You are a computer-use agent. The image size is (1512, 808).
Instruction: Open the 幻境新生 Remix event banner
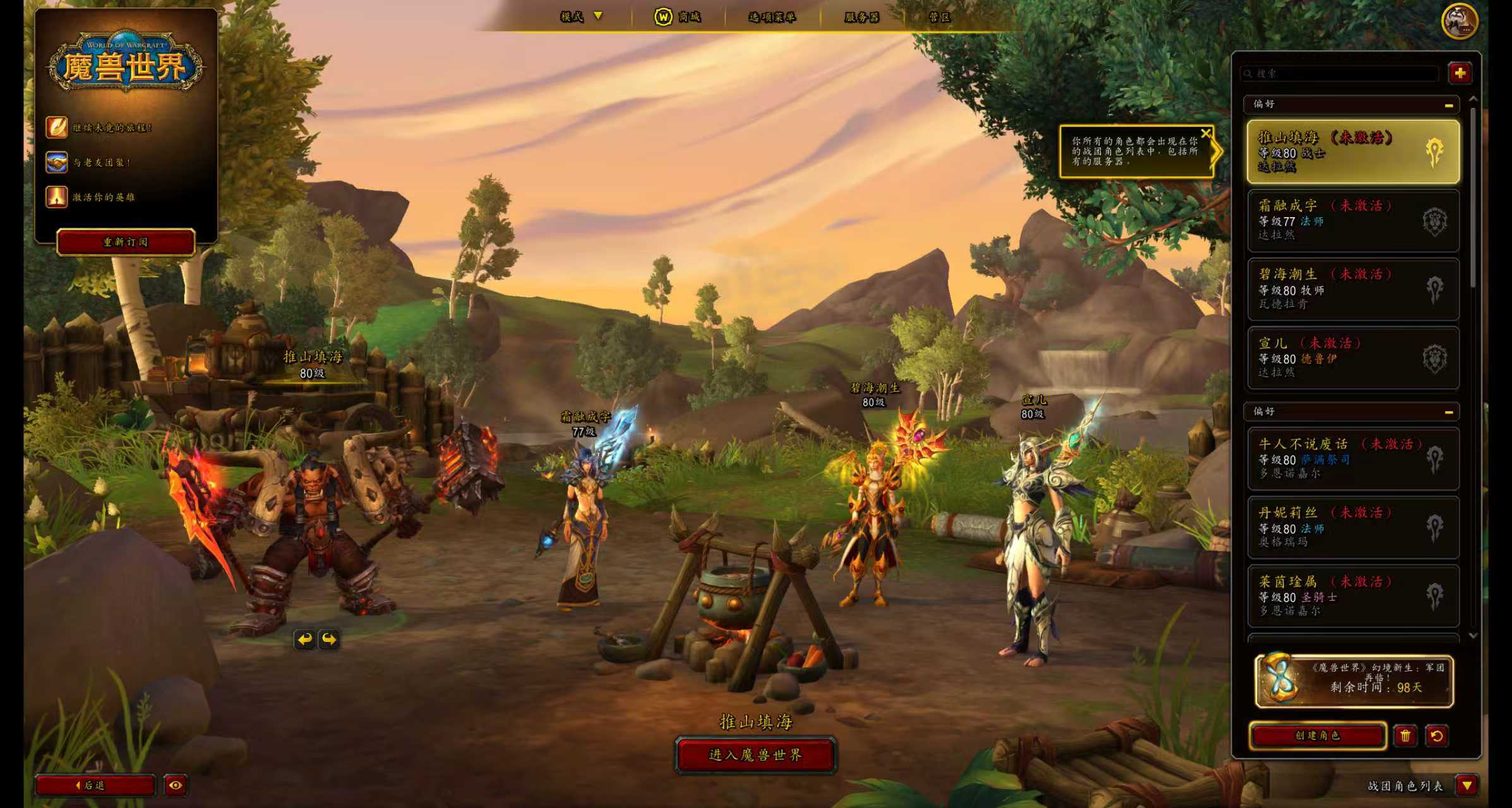coord(1353,681)
